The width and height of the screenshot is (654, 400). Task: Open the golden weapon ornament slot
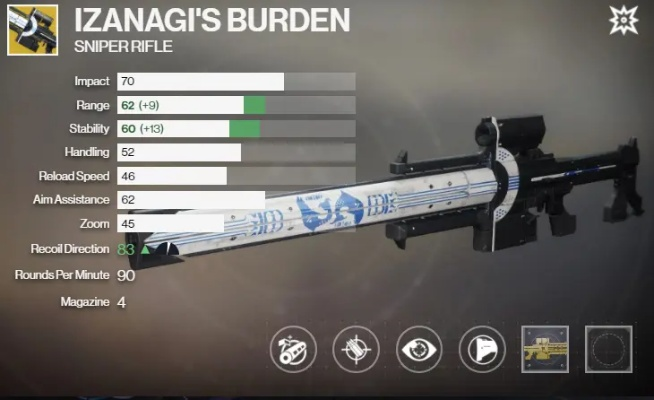(546, 349)
